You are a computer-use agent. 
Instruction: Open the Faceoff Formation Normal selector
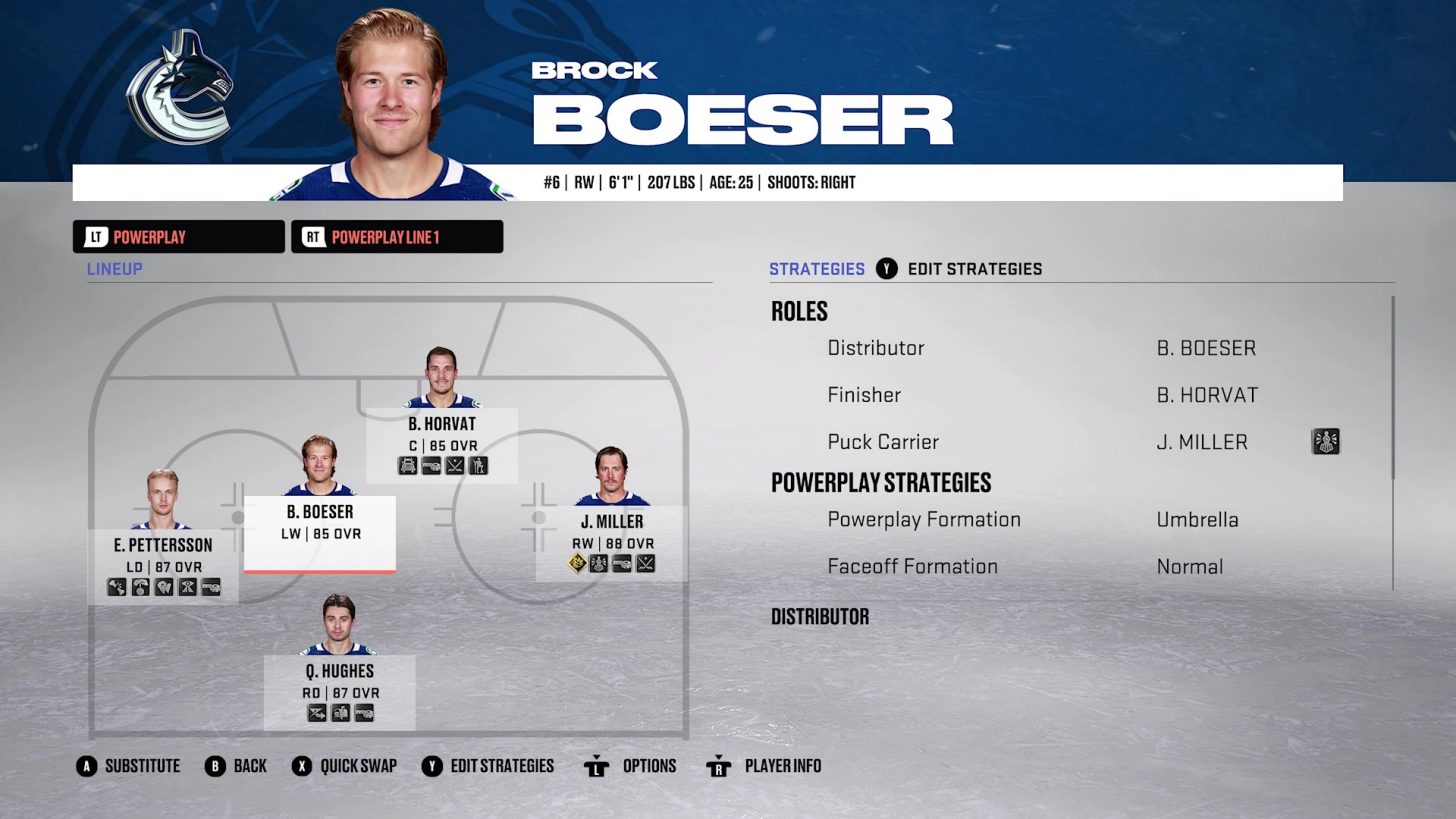pos(1189,566)
